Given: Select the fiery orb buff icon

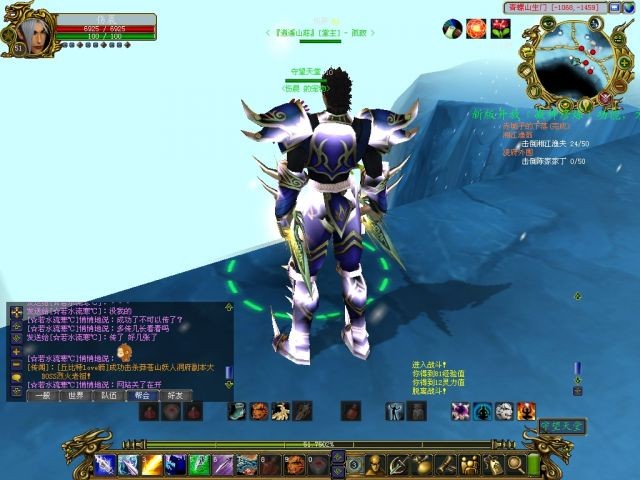Looking at the screenshot, I should pyautogui.click(x=476, y=28).
